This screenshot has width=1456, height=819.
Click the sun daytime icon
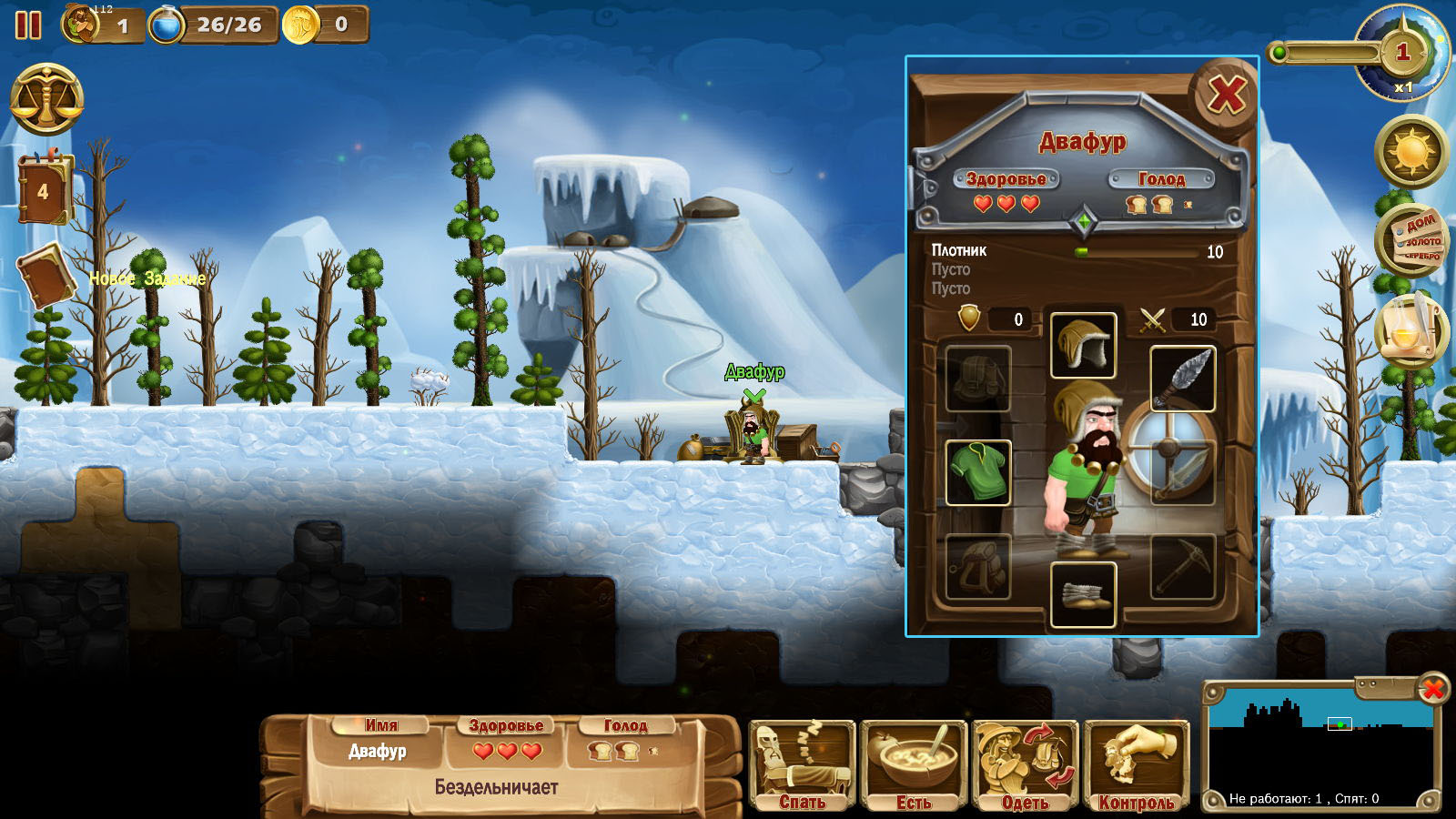click(1411, 151)
